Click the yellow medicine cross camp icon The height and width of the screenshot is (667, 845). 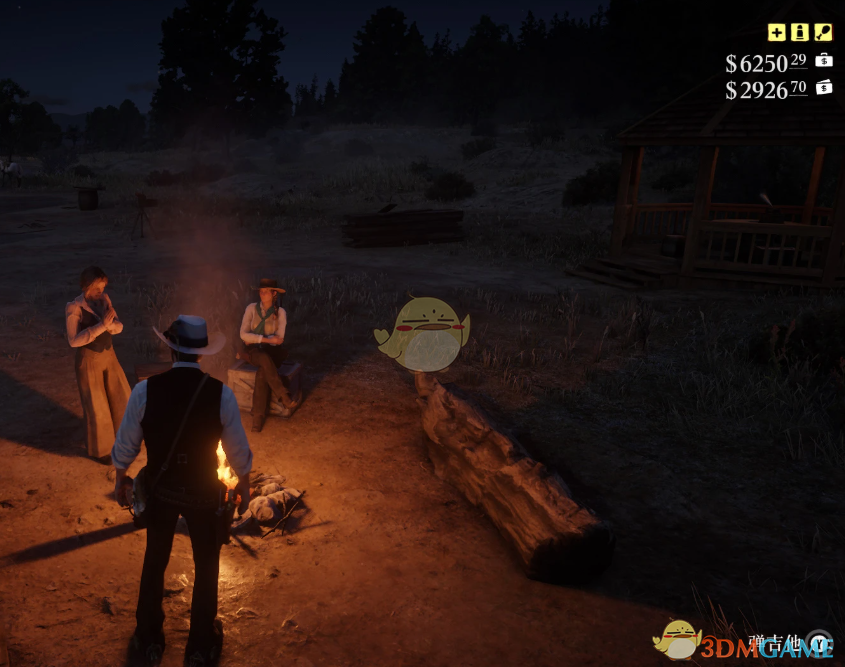(x=776, y=32)
